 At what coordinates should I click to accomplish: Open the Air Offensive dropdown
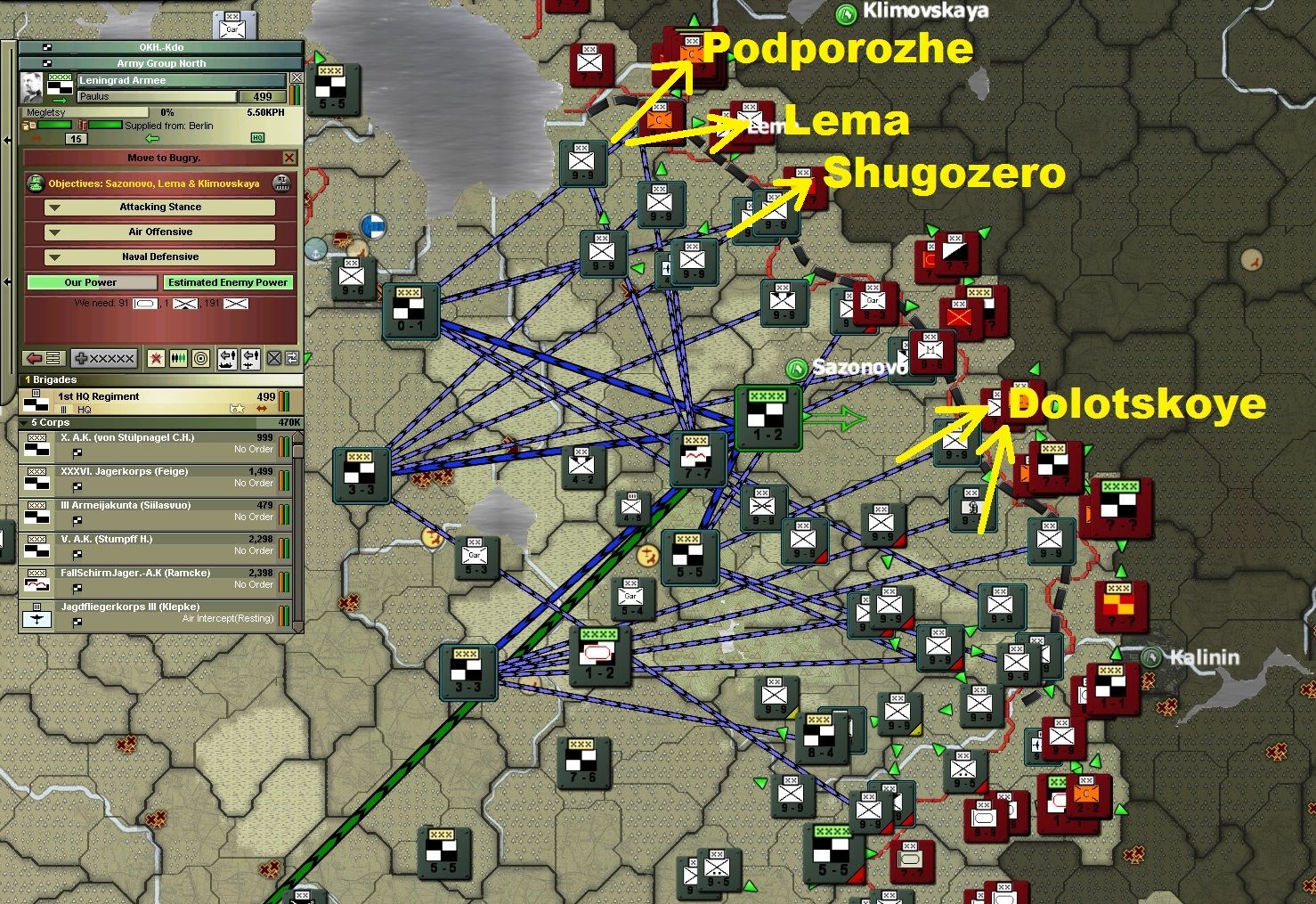tap(161, 232)
